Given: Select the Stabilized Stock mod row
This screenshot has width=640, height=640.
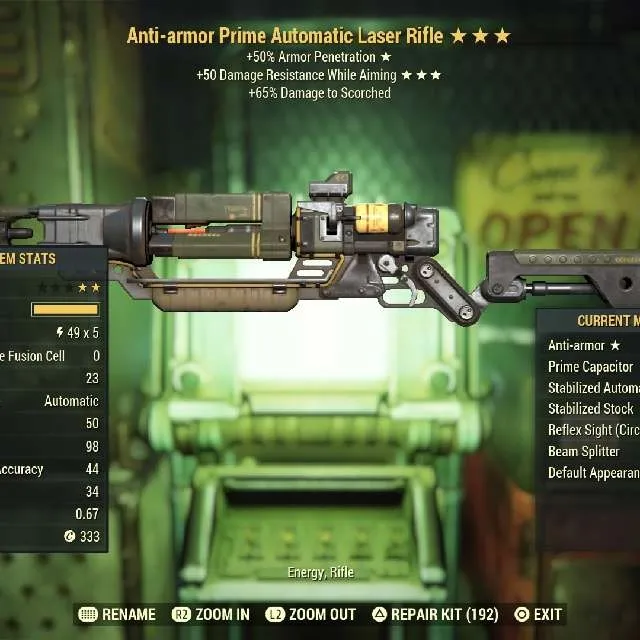Looking at the screenshot, I should [591, 409].
